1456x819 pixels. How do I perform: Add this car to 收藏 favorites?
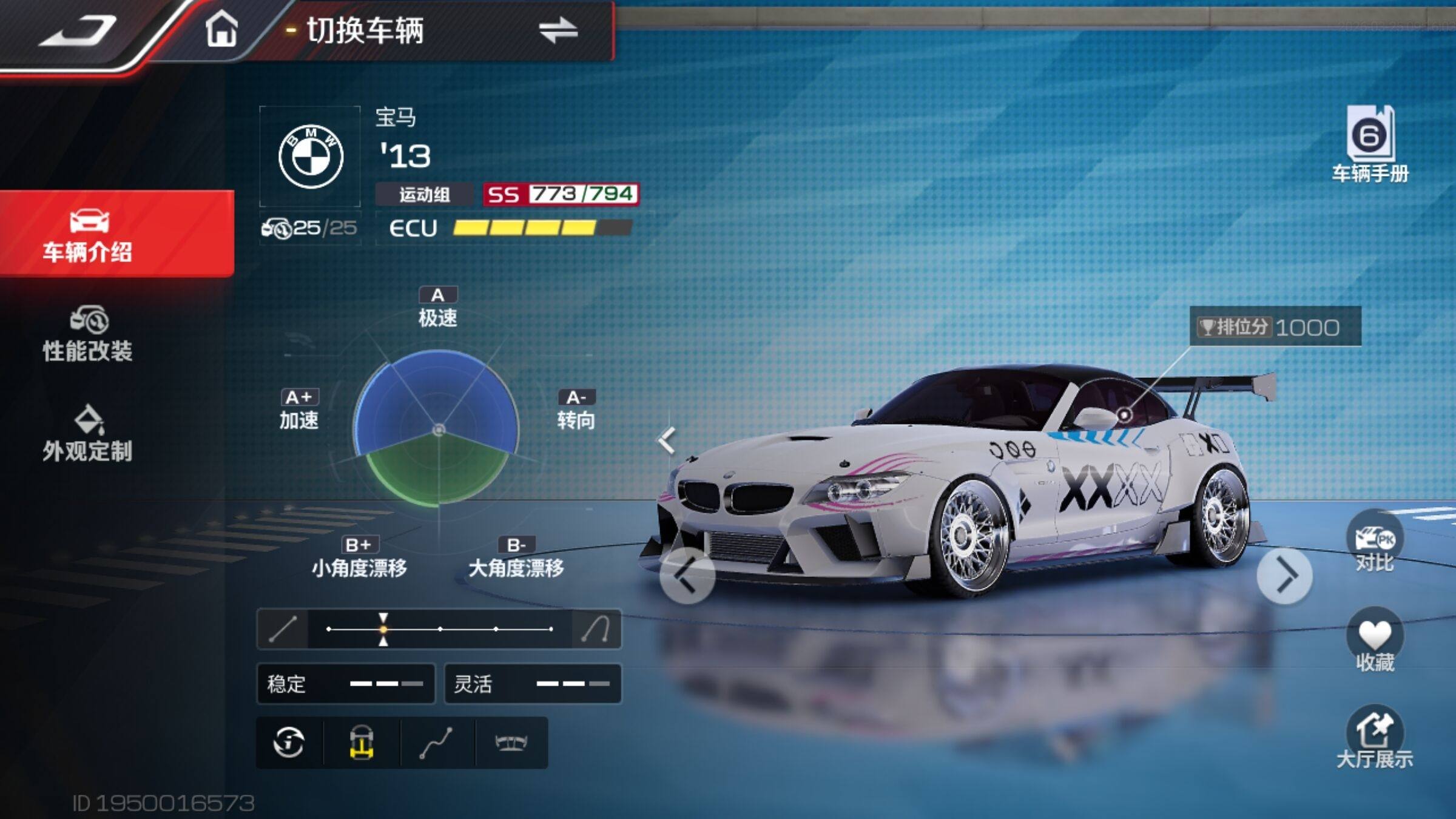click(1375, 640)
